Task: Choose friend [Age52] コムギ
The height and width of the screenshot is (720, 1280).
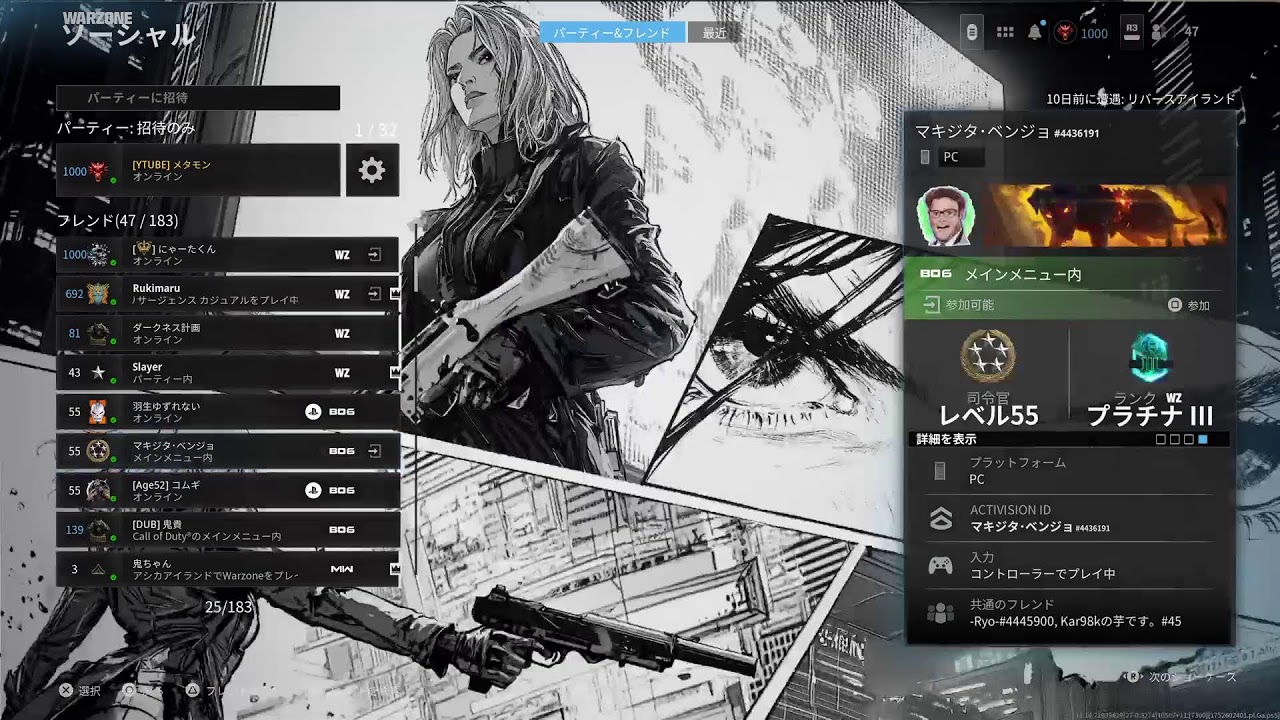Action: click(227, 490)
